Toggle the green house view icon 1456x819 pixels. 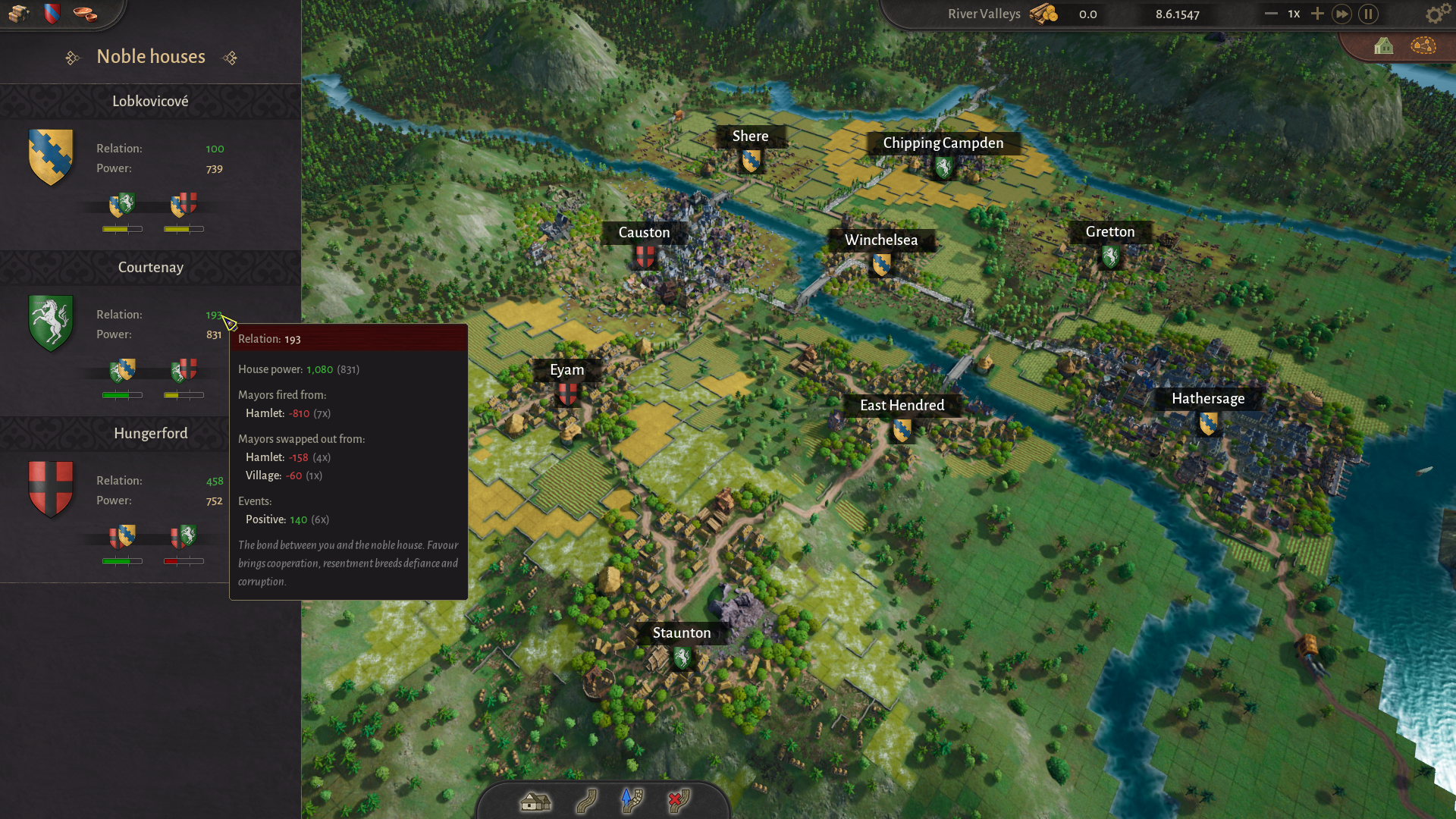[x=1383, y=46]
